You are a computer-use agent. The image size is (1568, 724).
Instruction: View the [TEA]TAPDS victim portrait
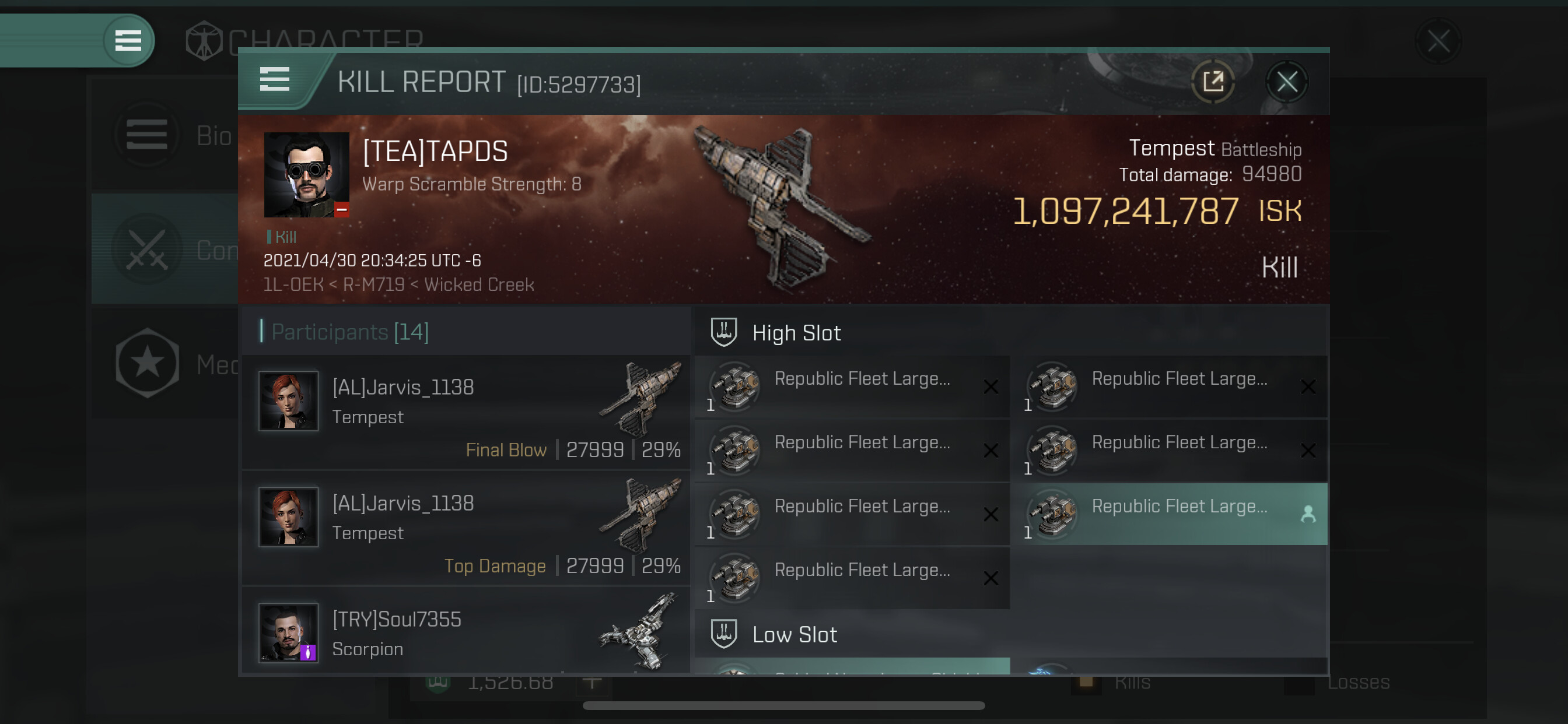(x=306, y=175)
